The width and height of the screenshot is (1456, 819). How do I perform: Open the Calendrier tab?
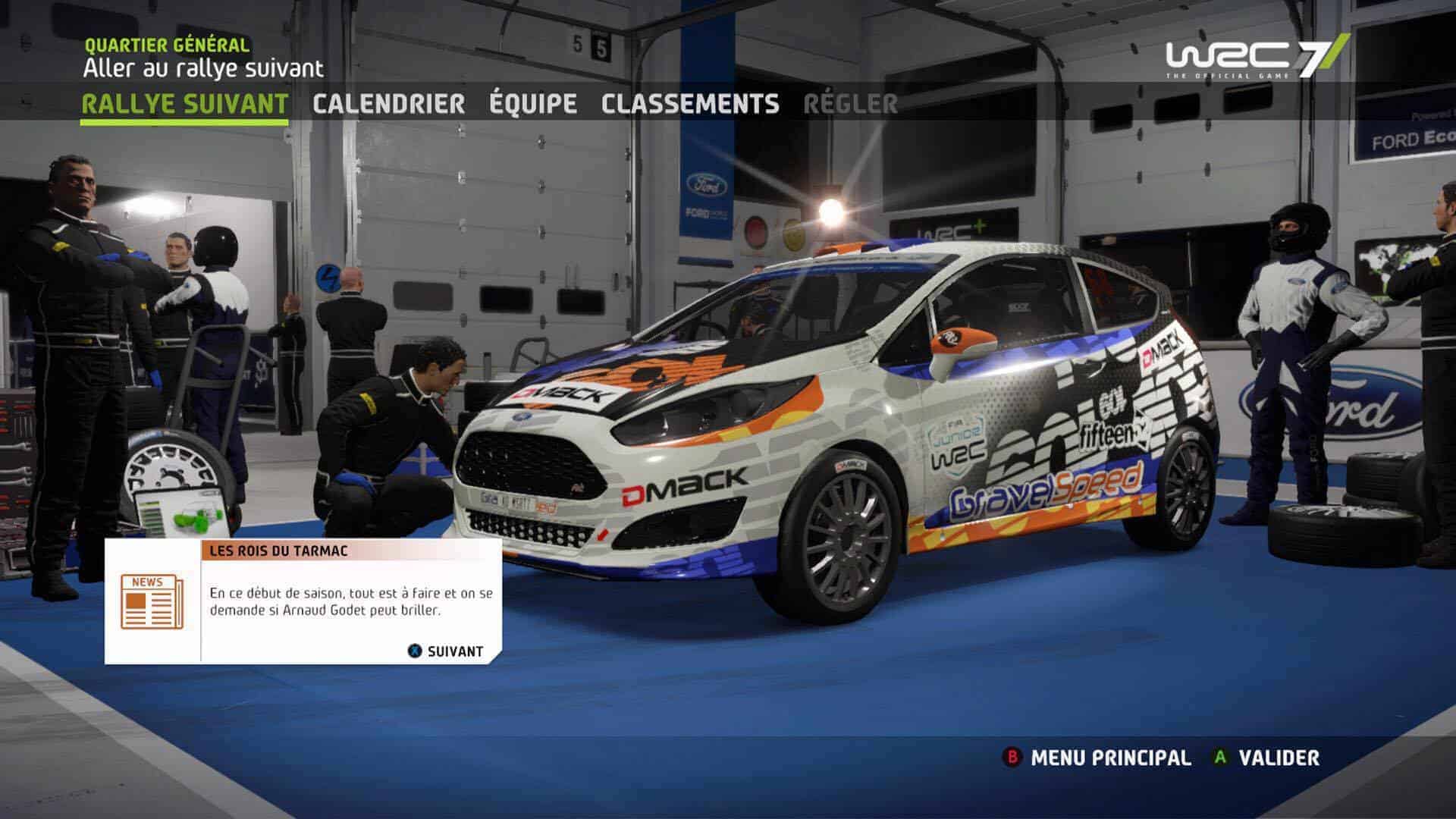pos(388,104)
